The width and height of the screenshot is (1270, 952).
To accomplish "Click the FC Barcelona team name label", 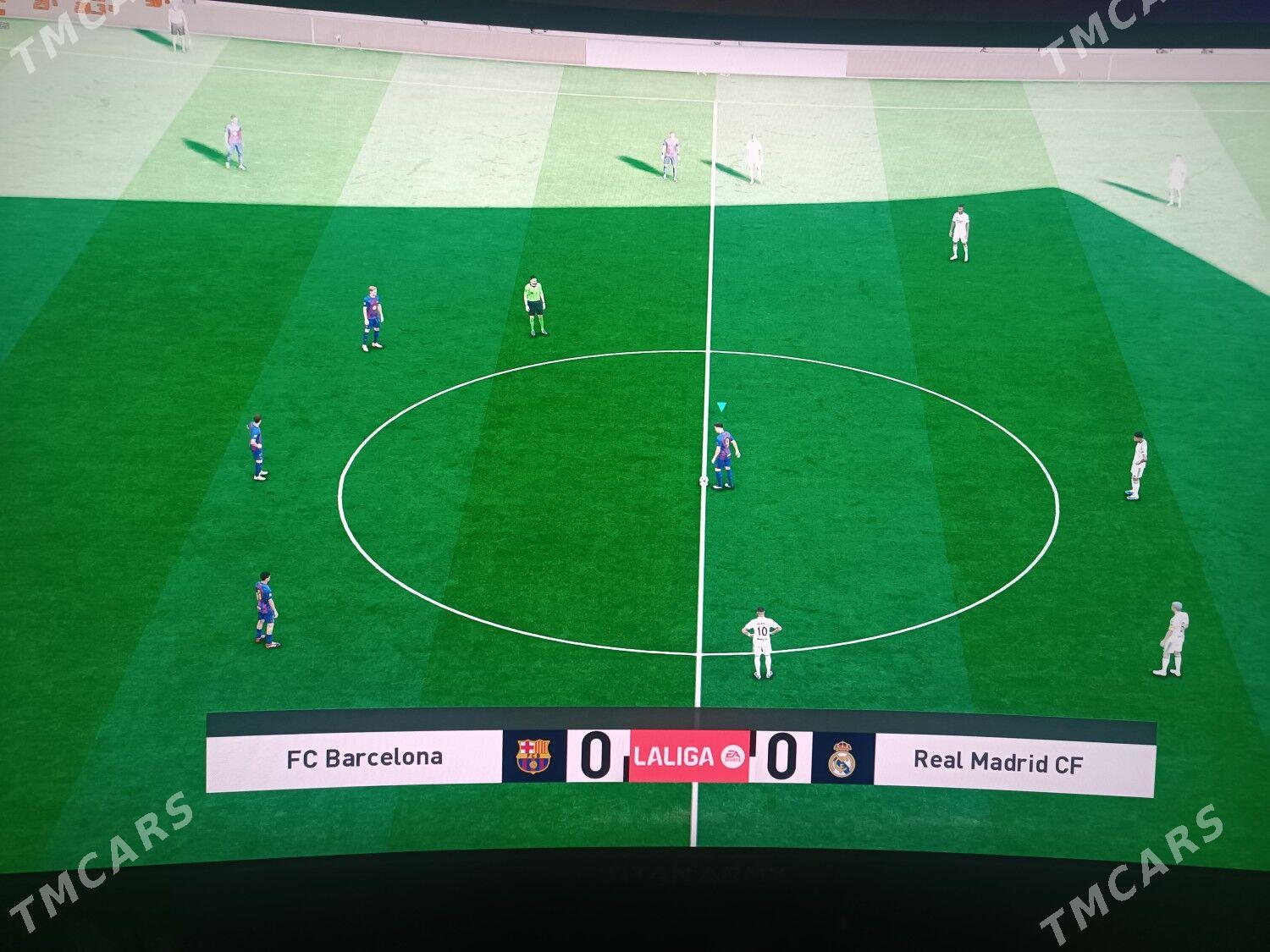I will 366,759.
